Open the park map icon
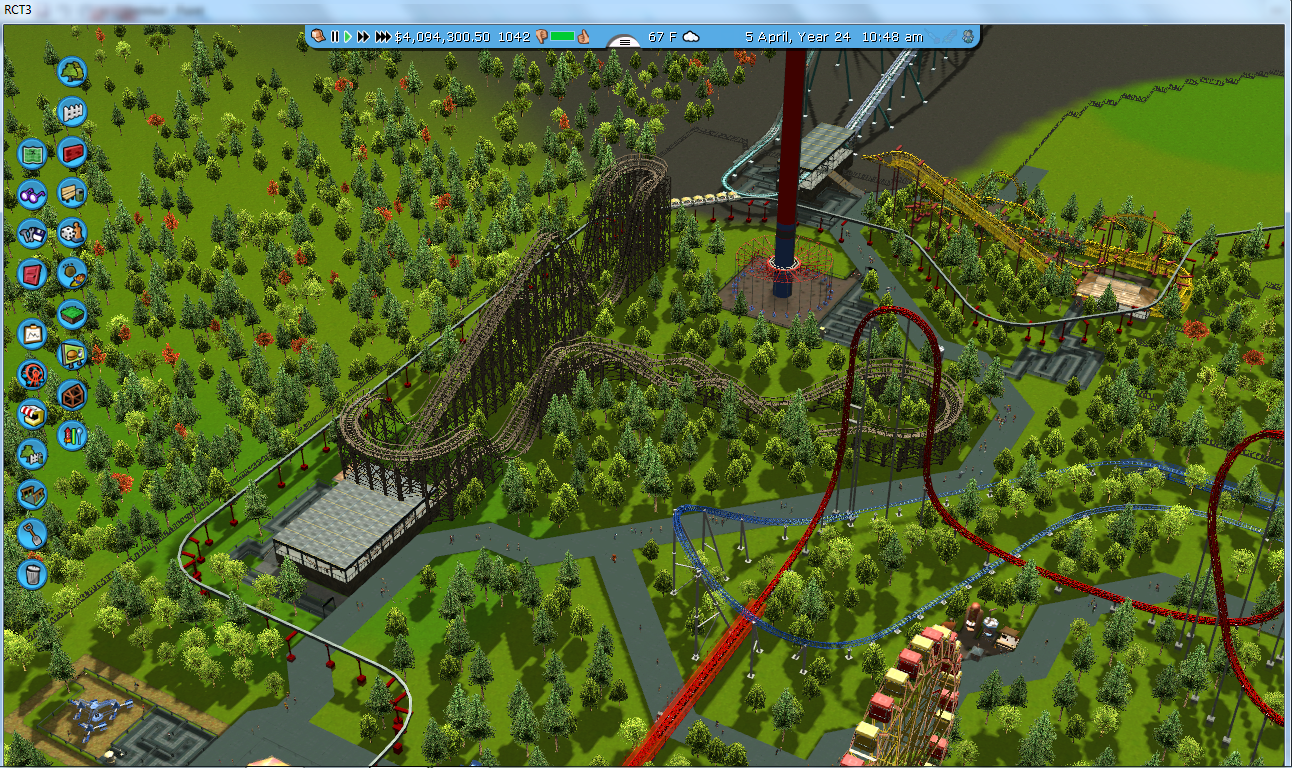The height and width of the screenshot is (768, 1292). pos(32,154)
